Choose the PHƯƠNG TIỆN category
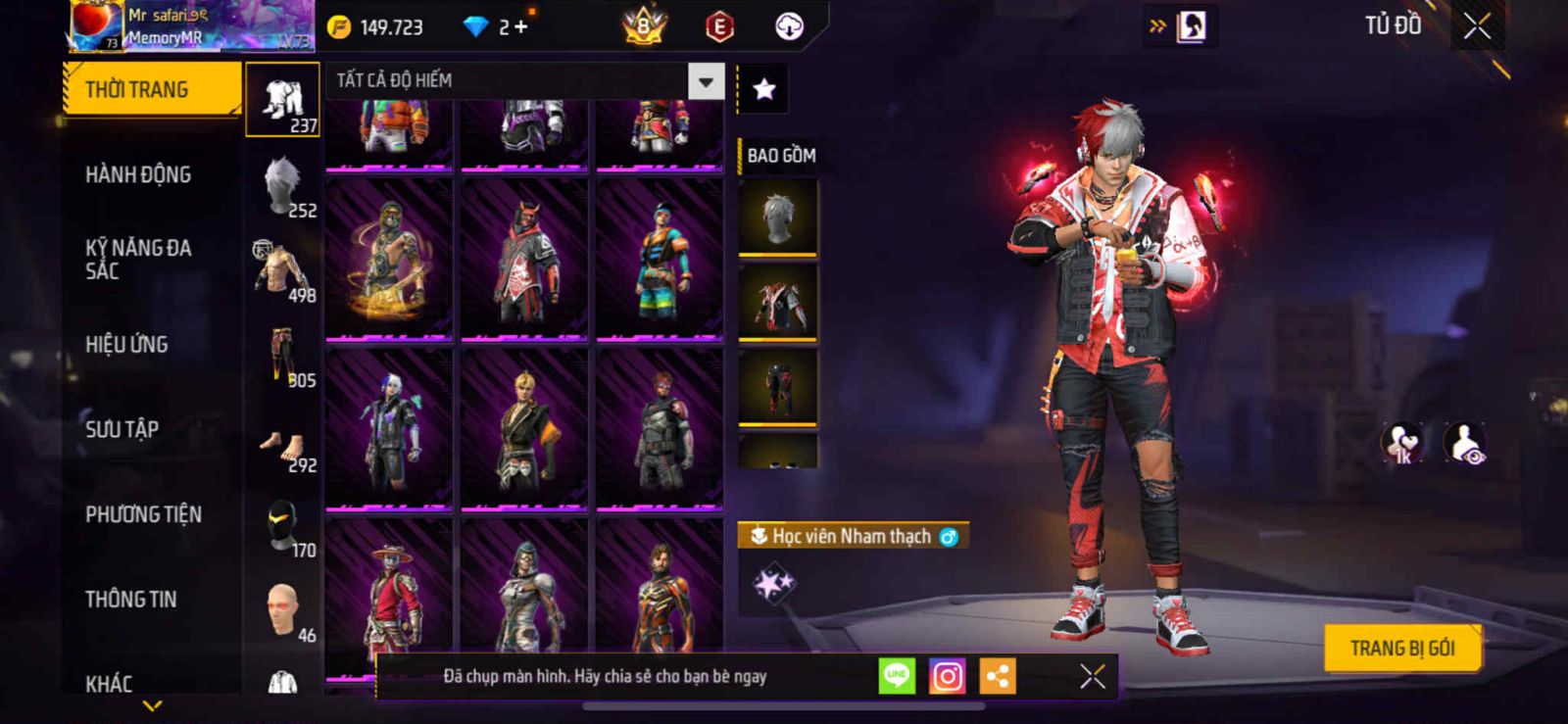This screenshot has width=1568, height=724. 143,514
